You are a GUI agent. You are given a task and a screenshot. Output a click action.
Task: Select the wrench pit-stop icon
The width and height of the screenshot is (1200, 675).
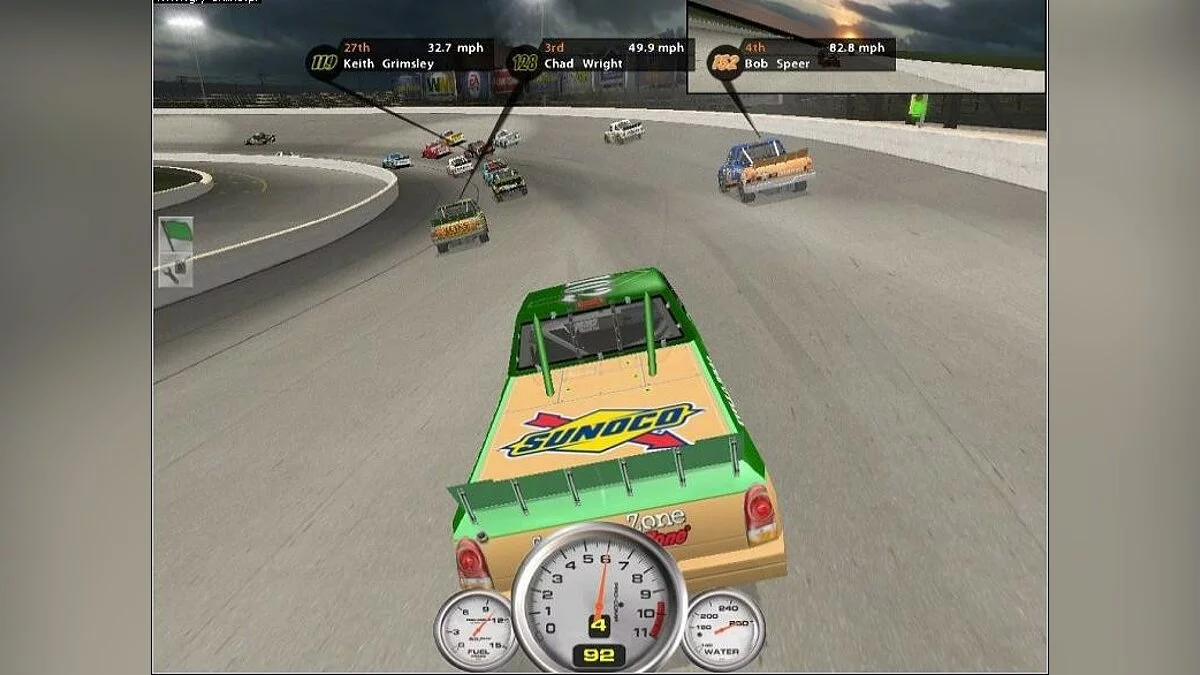point(176,268)
